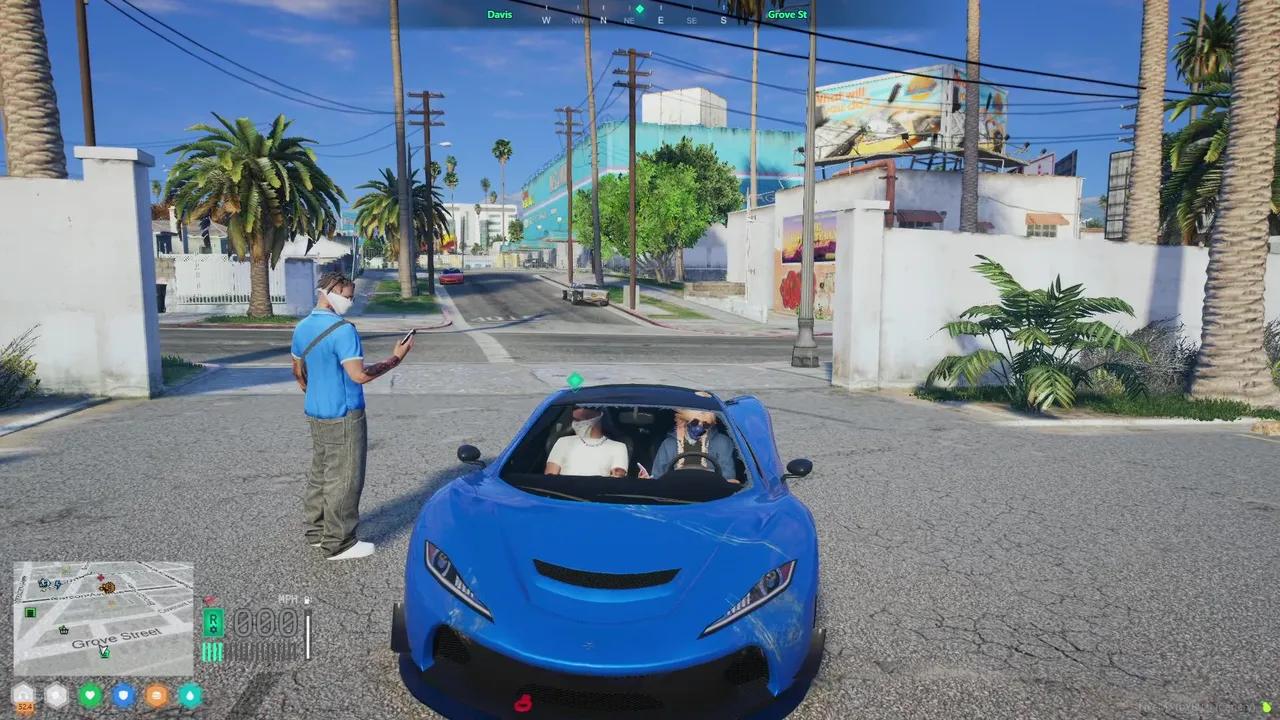Toggle the green R gear indicator
The width and height of the screenshot is (1280, 720).
point(213,622)
